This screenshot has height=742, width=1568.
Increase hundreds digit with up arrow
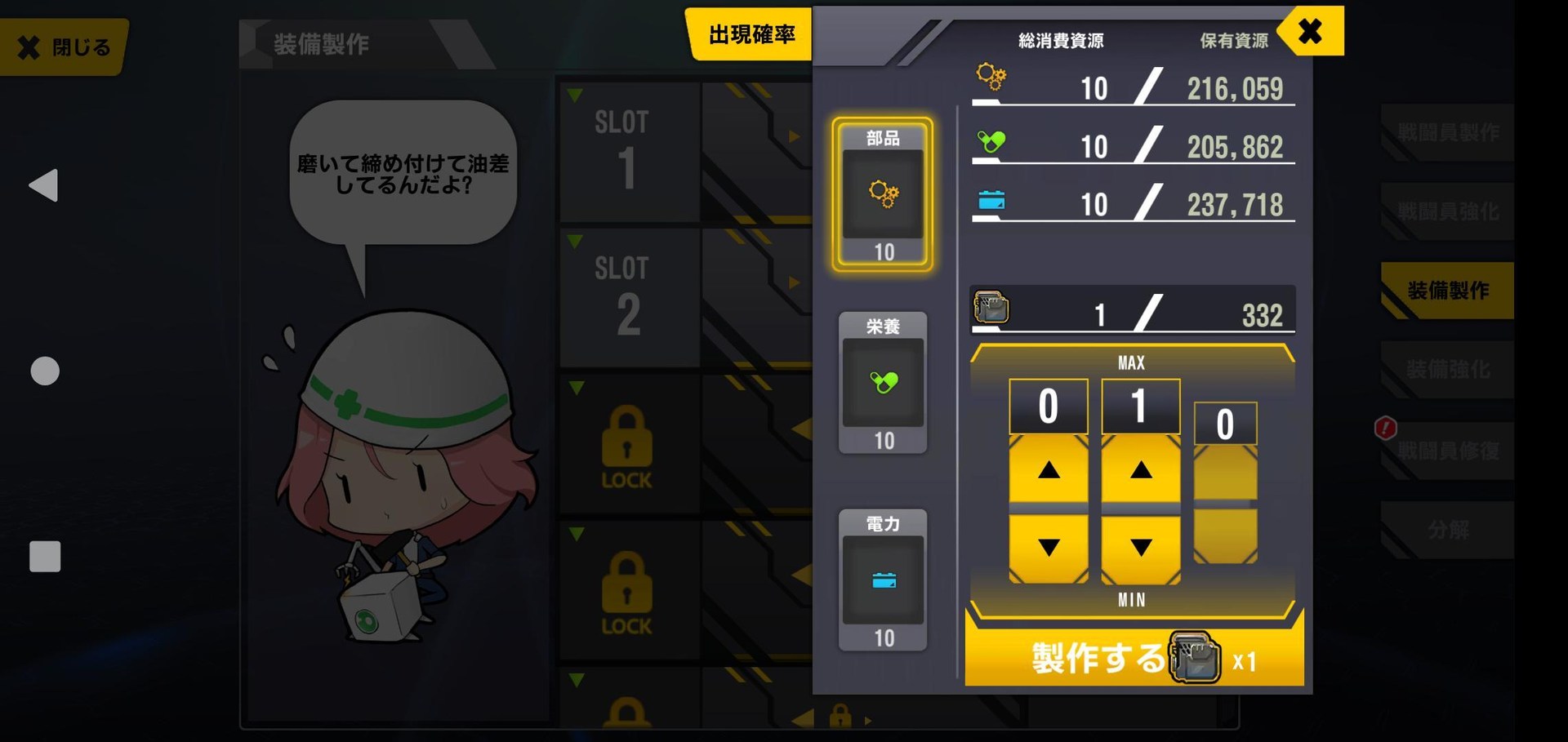[x=1049, y=471]
